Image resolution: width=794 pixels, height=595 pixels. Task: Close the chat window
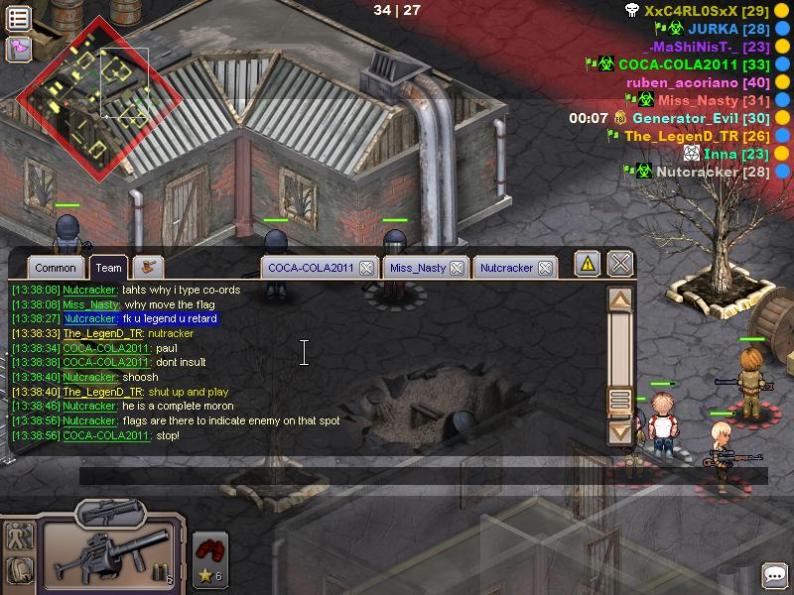pos(620,264)
